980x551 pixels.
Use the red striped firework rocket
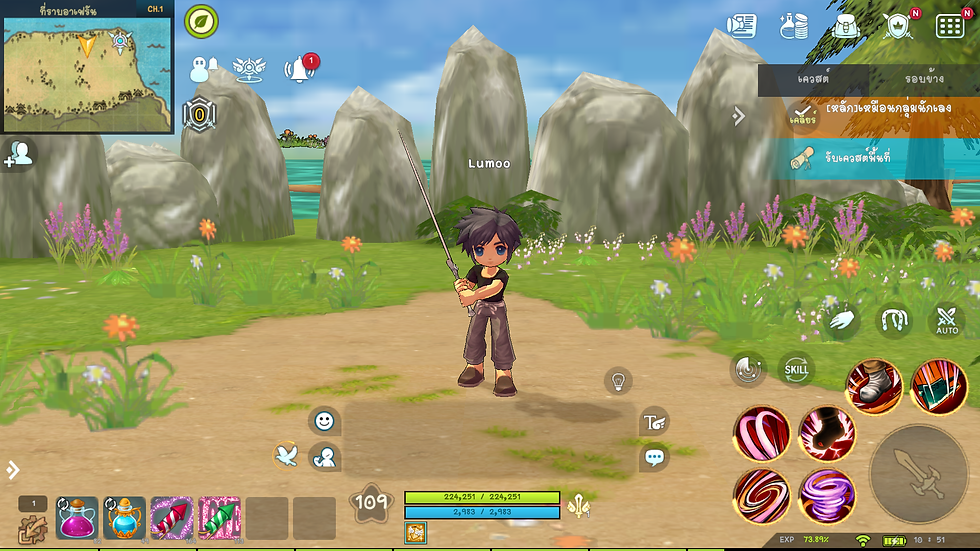(172, 518)
